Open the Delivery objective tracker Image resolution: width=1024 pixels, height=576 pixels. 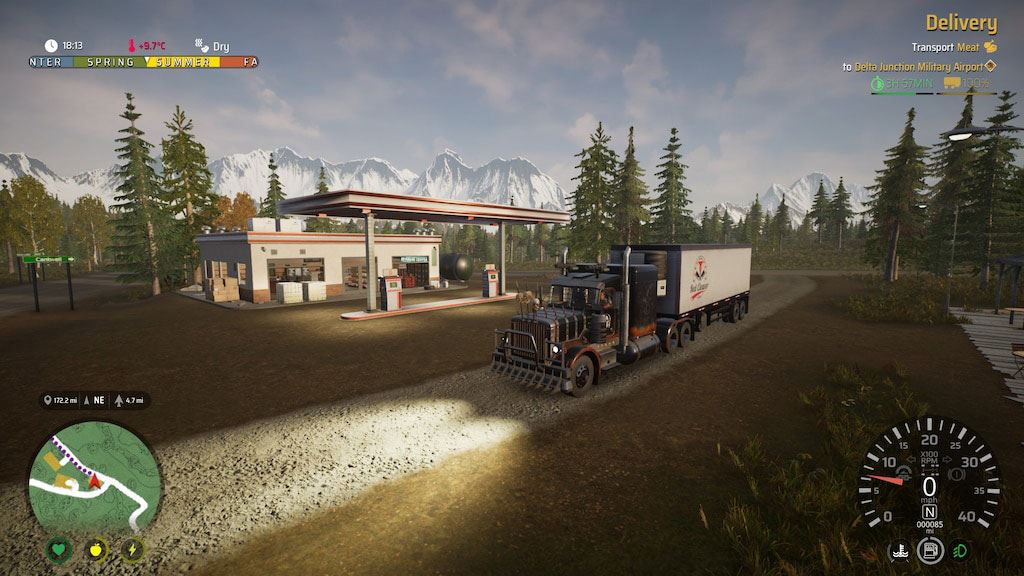(x=960, y=23)
